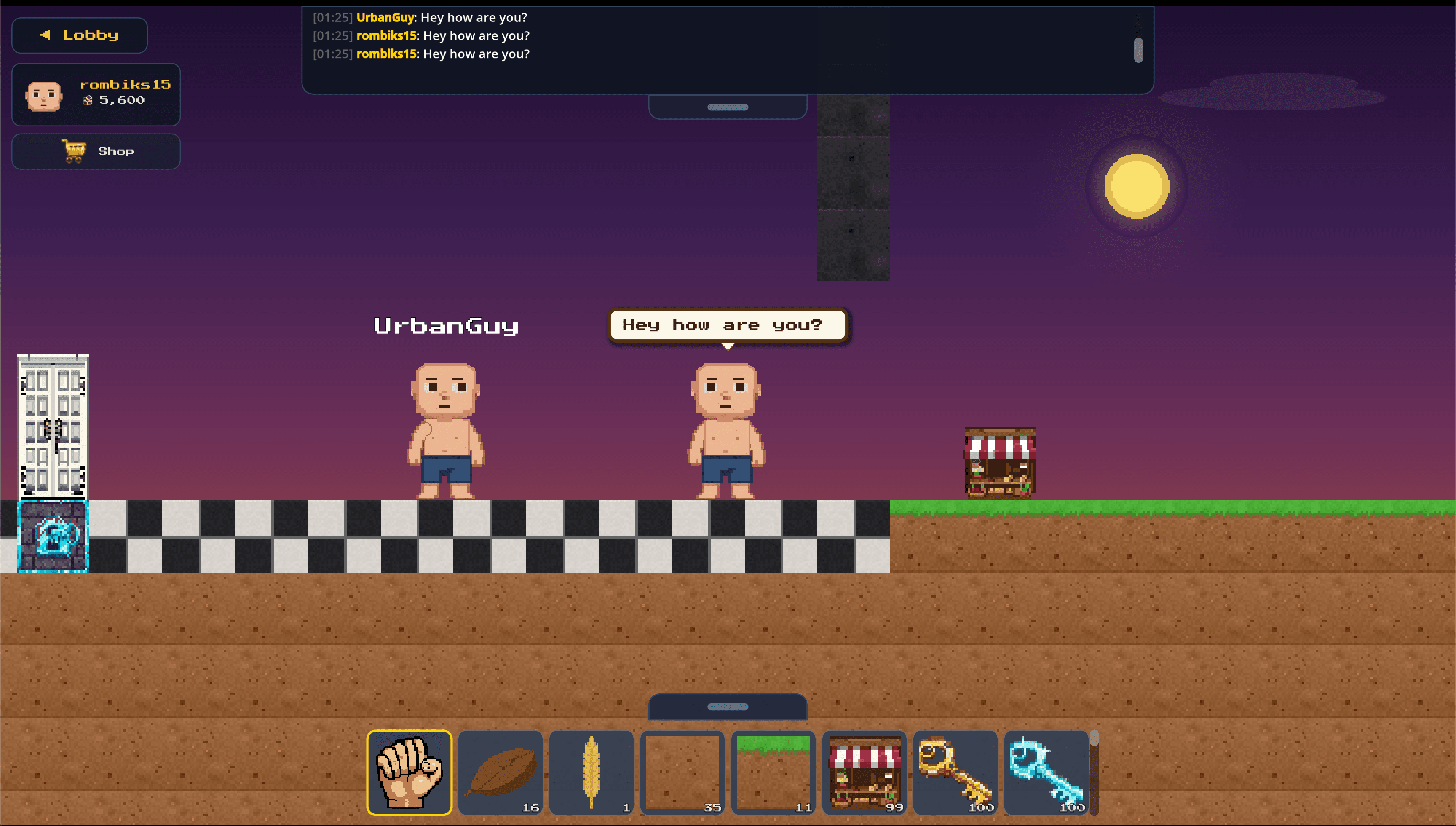Click the shopping cart icon

(x=74, y=150)
